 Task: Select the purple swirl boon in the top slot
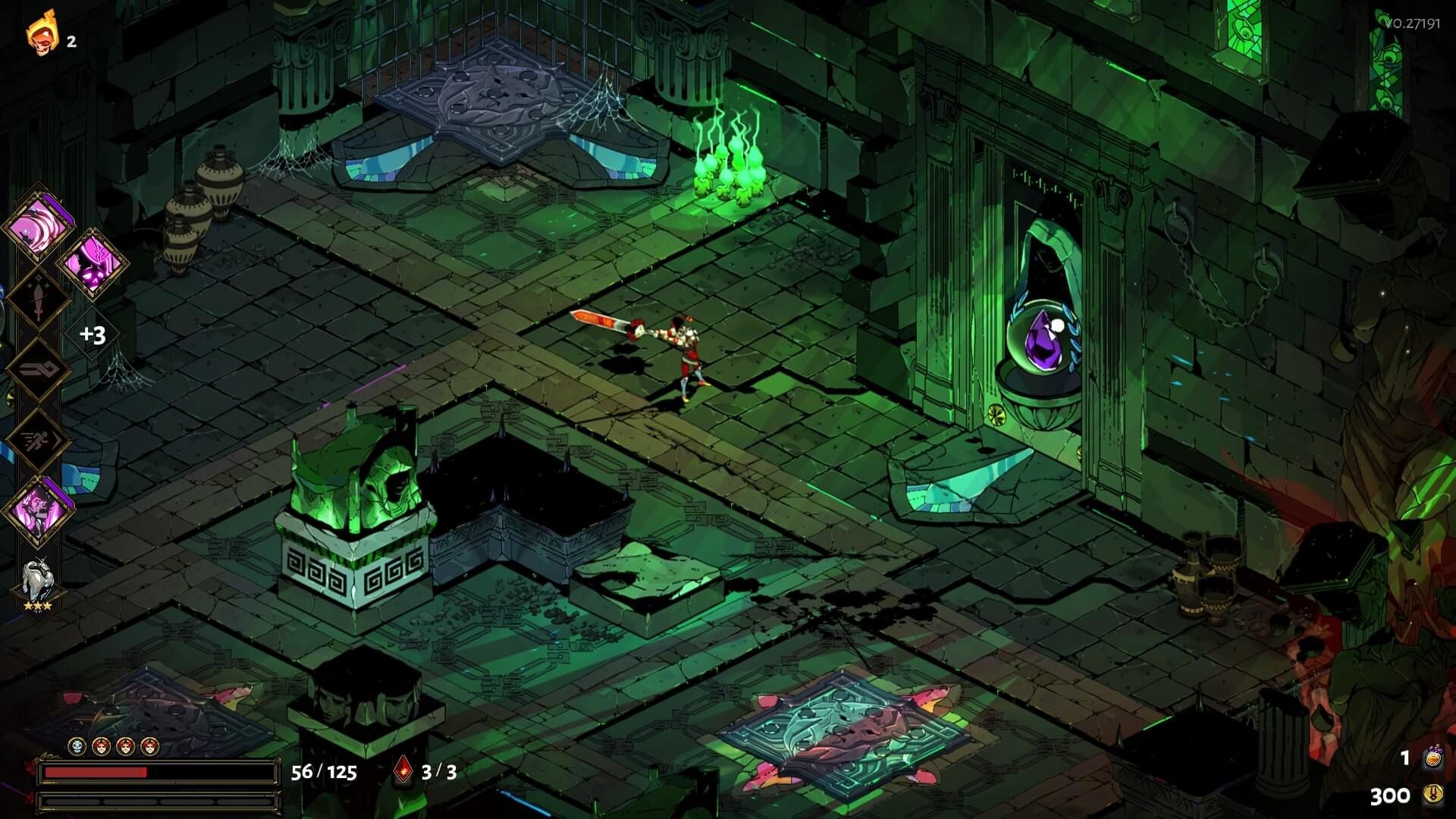[38, 225]
